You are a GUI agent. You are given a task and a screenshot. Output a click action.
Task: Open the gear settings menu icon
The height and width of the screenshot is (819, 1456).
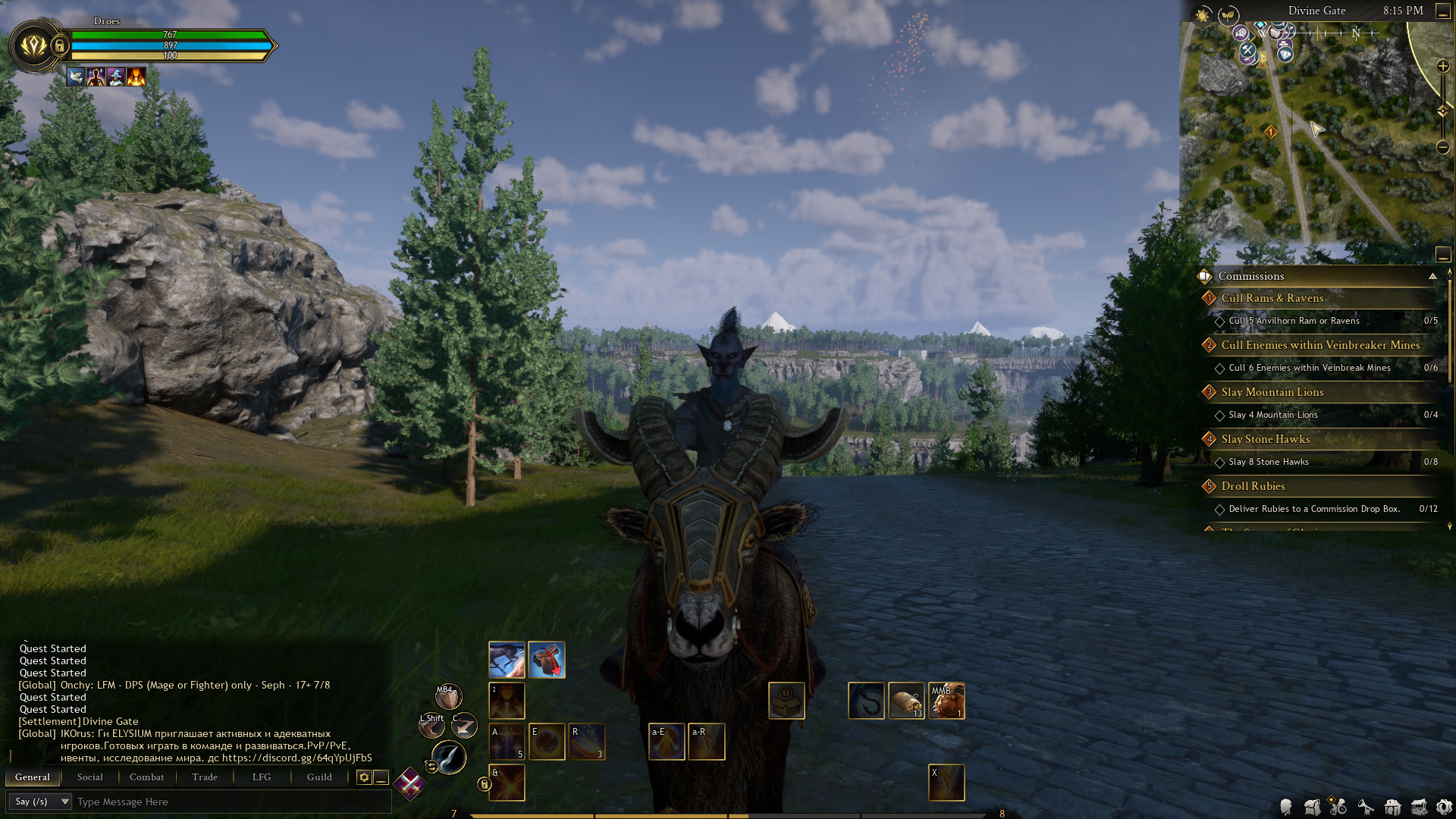(x=1444, y=808)
